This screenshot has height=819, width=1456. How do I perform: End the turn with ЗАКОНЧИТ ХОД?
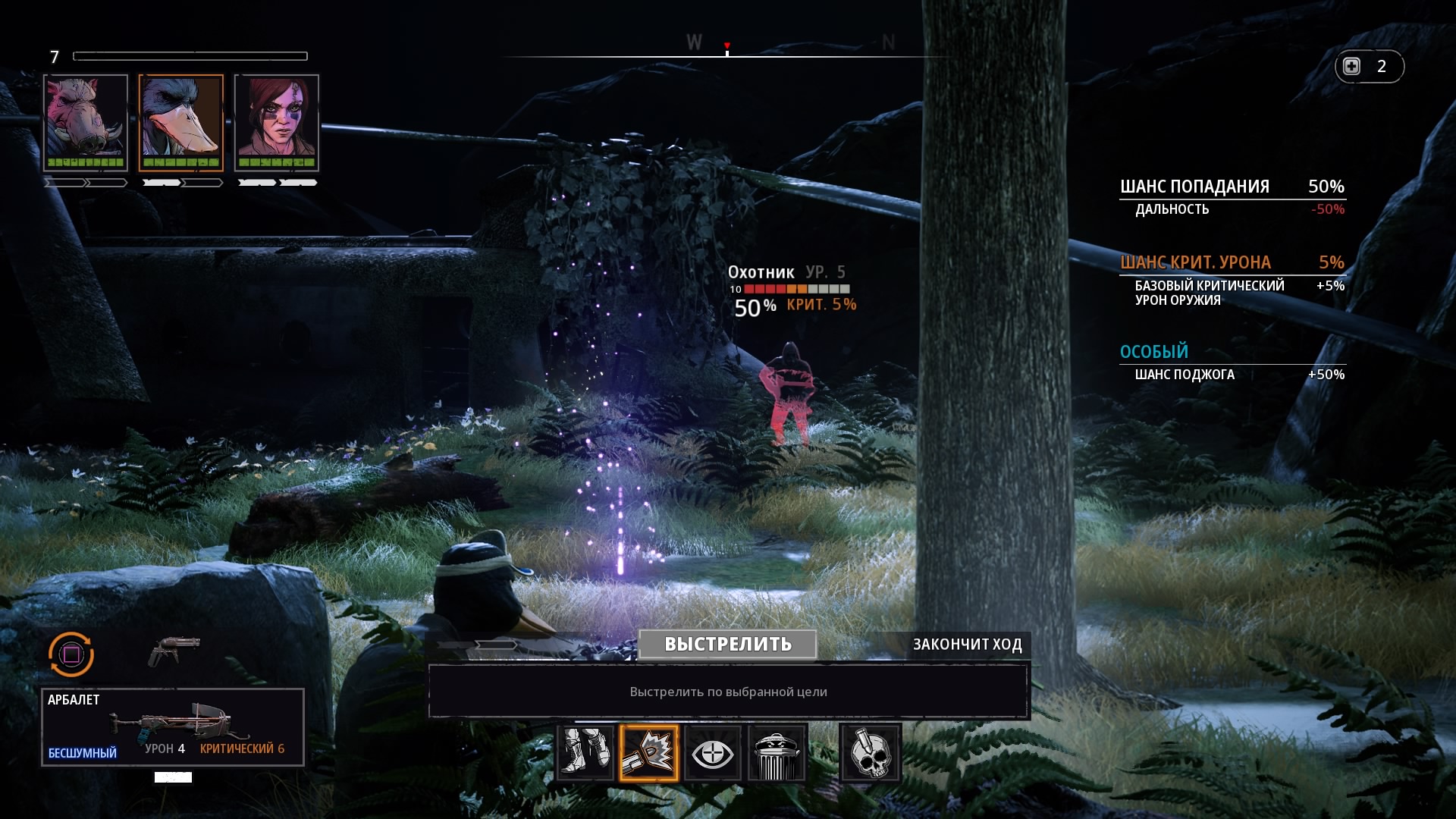[x=967, y=645]
